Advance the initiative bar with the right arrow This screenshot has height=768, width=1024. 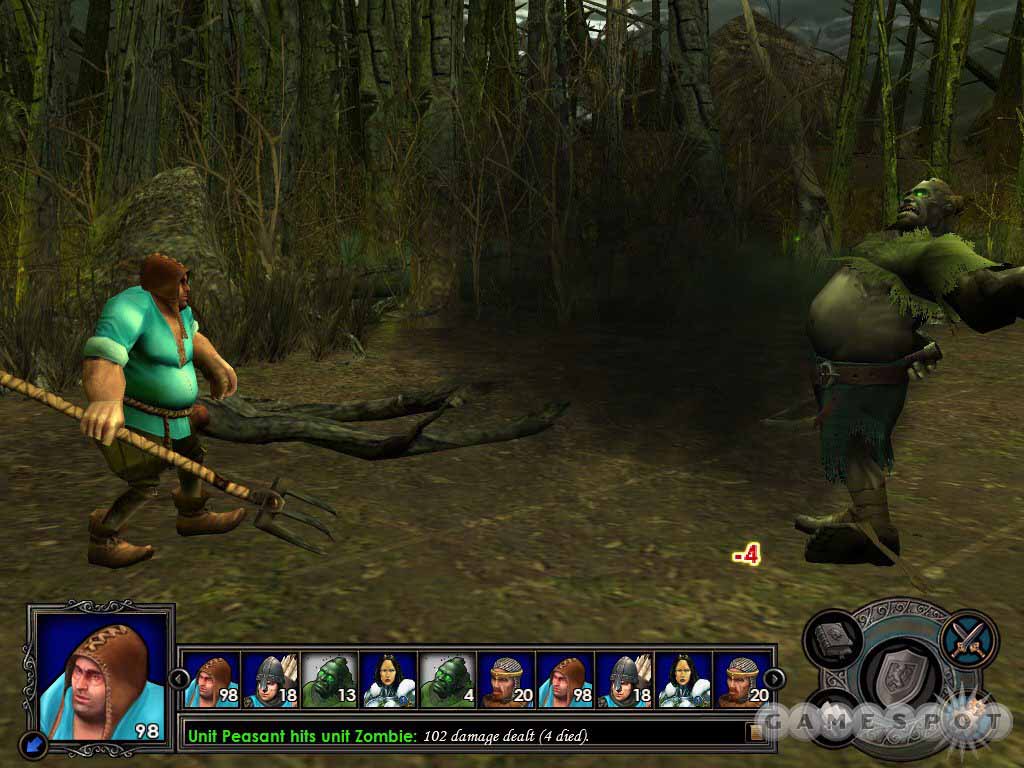774,679
